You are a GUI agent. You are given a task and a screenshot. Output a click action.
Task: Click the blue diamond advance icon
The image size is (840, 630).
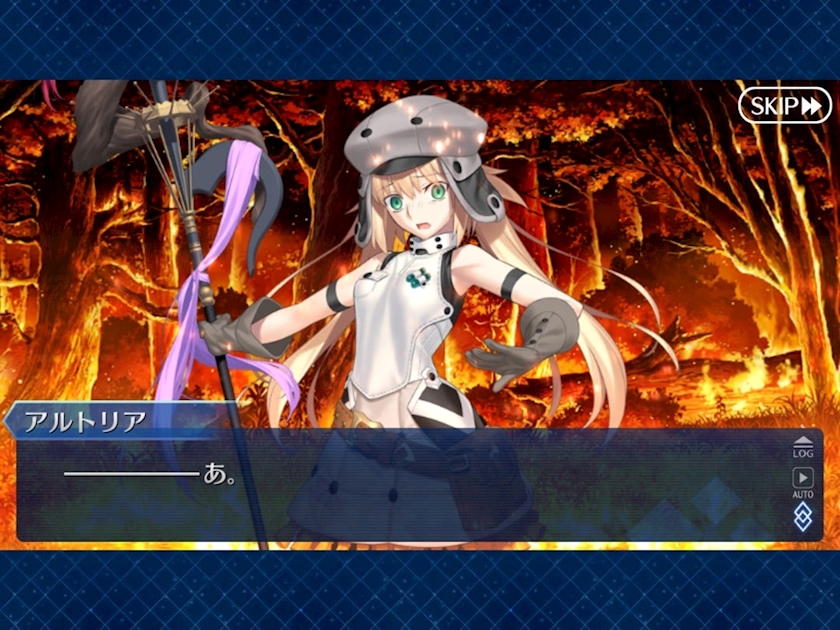(x=803, y=516)
